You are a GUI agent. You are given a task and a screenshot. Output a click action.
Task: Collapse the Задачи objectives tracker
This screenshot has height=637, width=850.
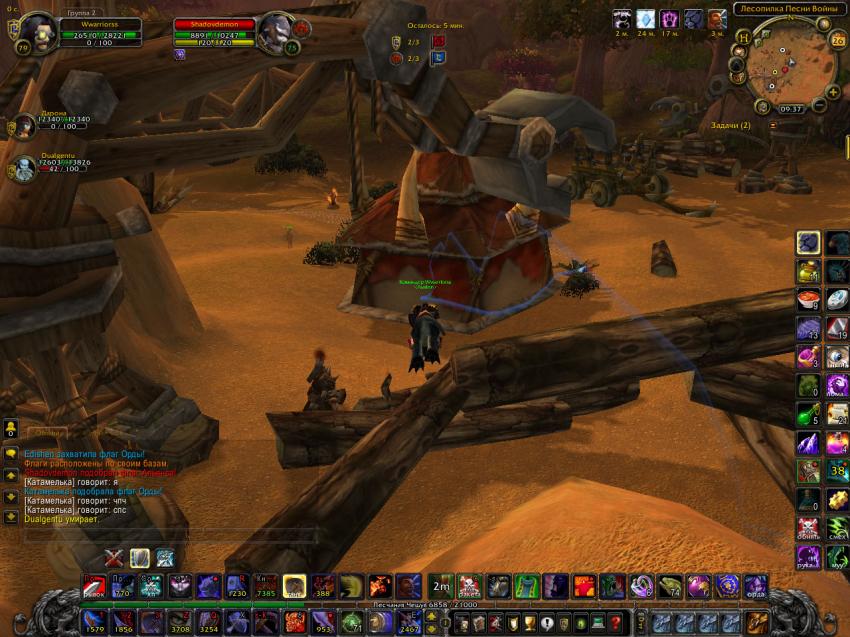(773, 125)
